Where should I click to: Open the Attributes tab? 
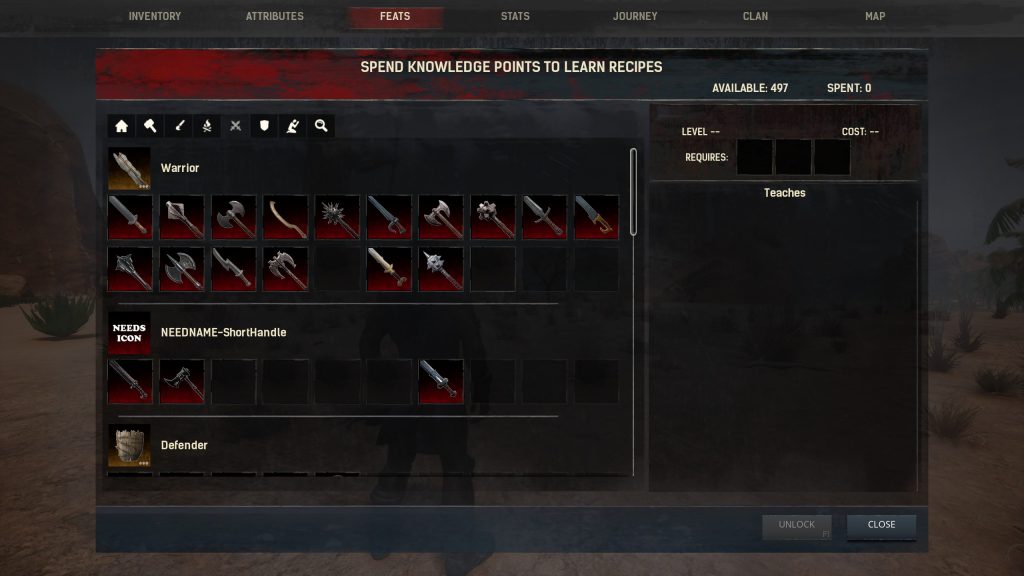(275, 17)
